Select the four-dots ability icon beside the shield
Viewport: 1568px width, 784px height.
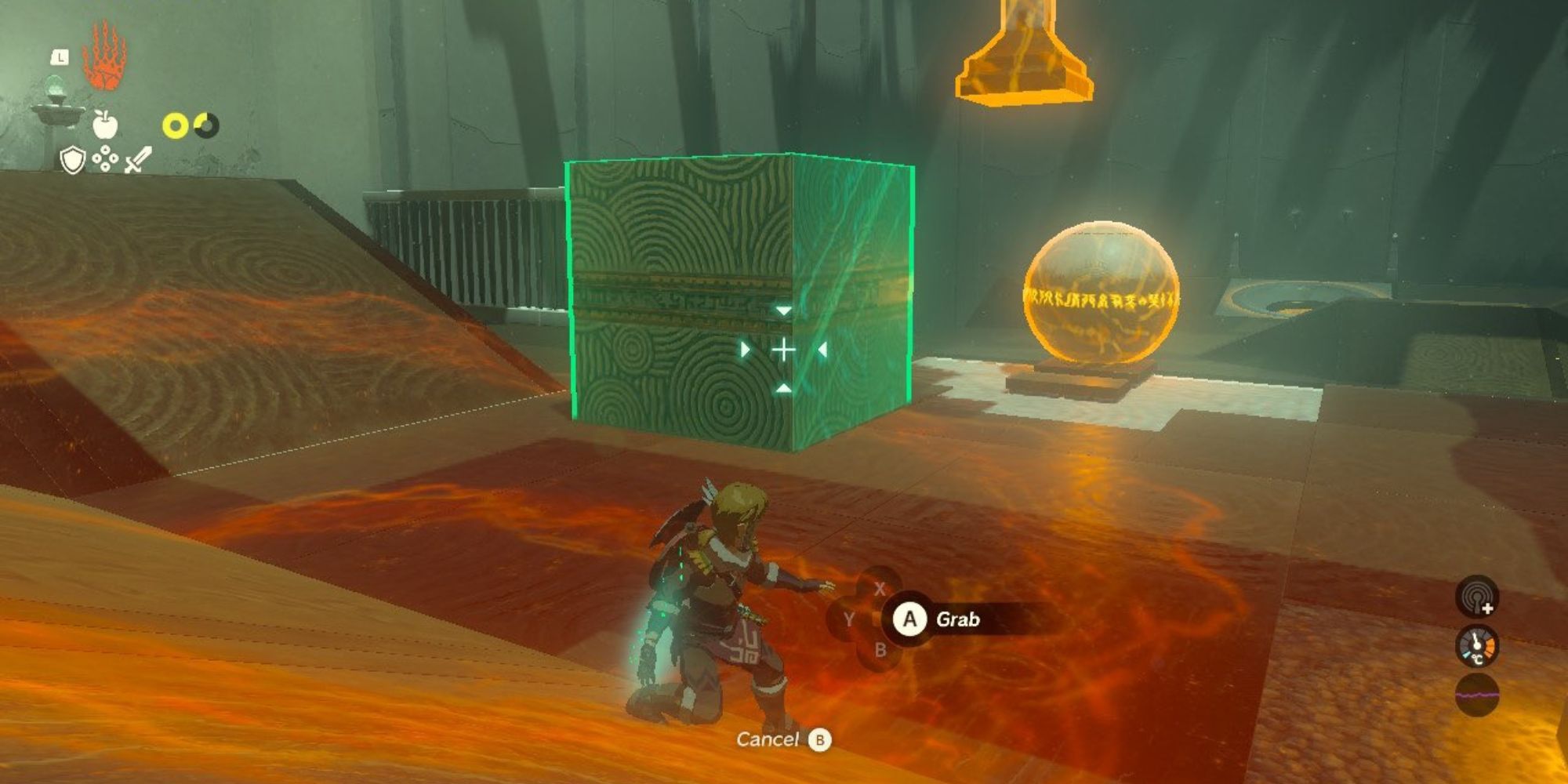coord(104,159)
